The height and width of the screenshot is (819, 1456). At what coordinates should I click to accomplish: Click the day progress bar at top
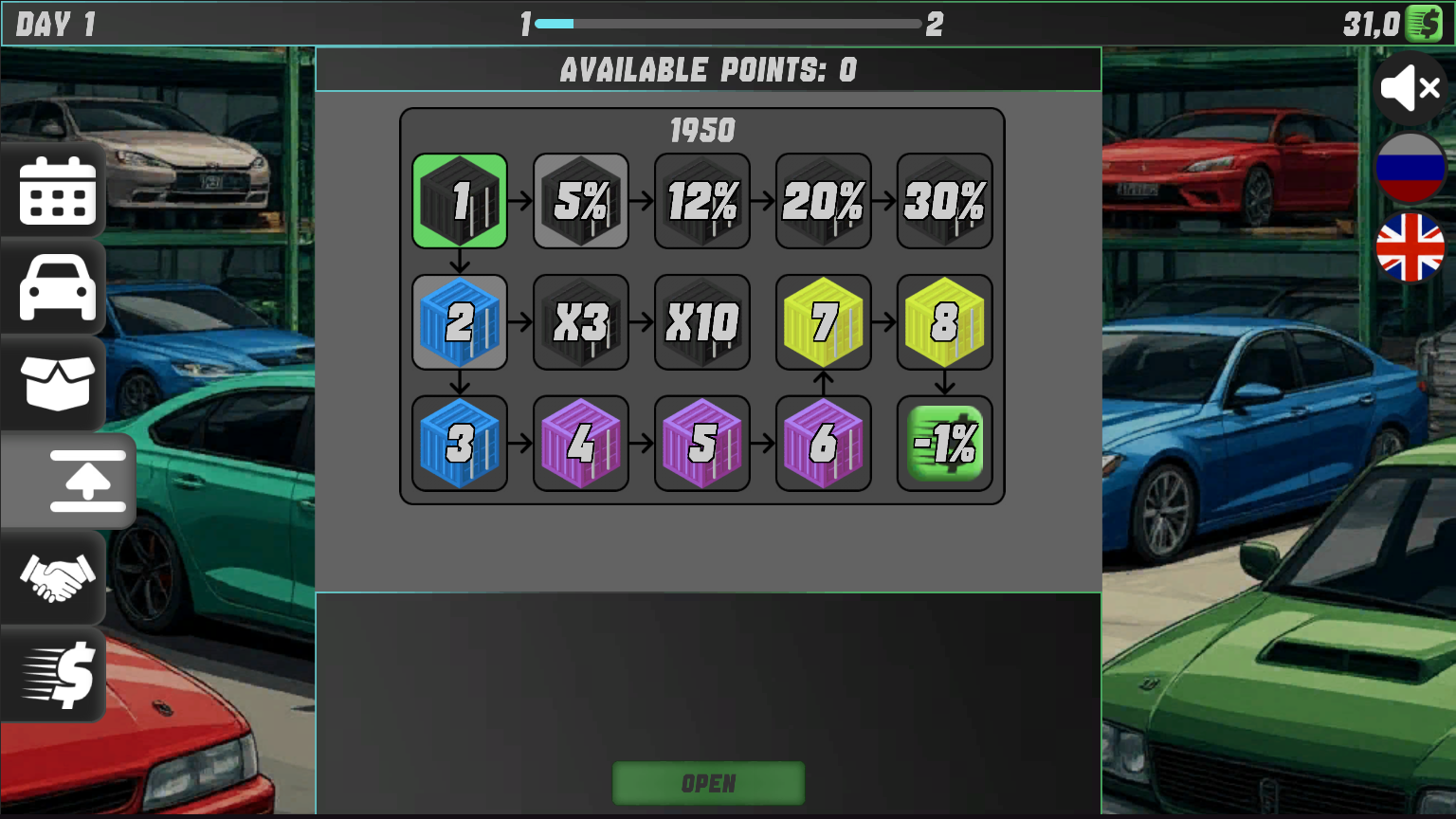[728, 23]
